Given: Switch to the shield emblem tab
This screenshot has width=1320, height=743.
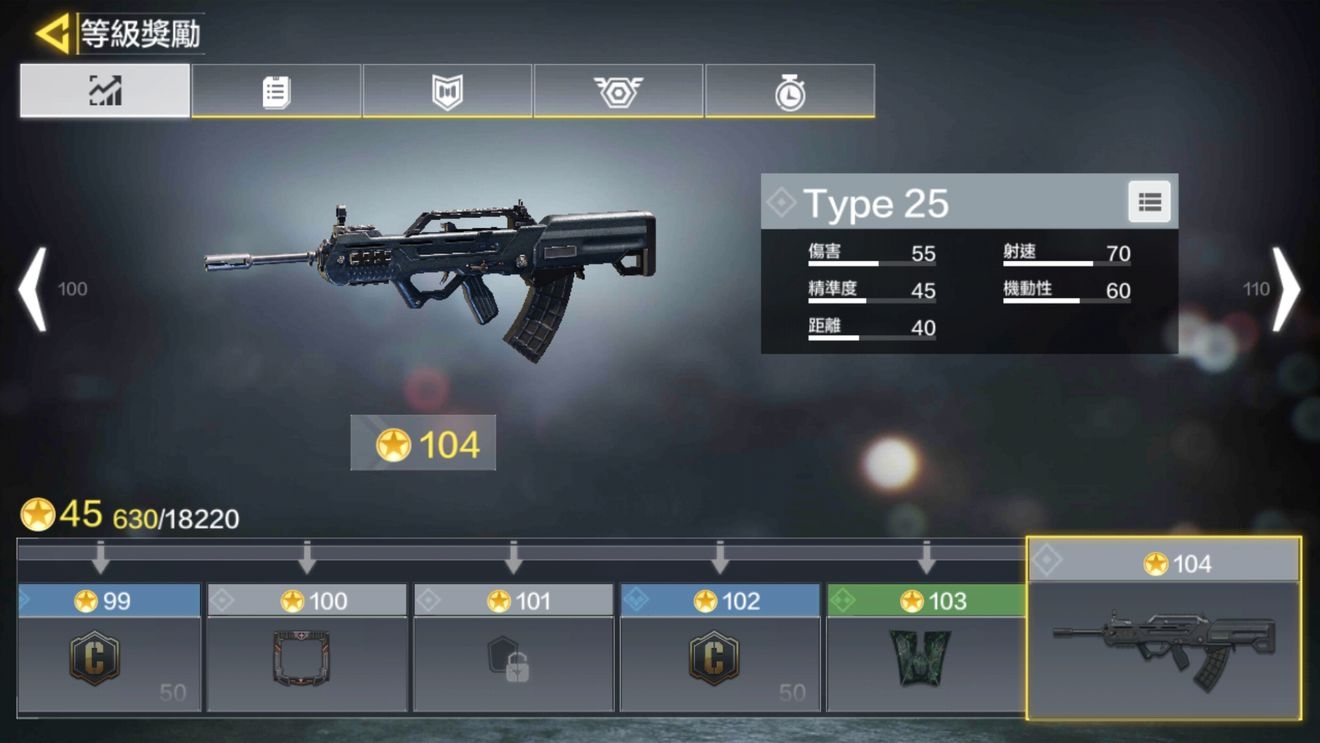Looking at the screenshot, I should pyautogui.click(x=447, y=91).
